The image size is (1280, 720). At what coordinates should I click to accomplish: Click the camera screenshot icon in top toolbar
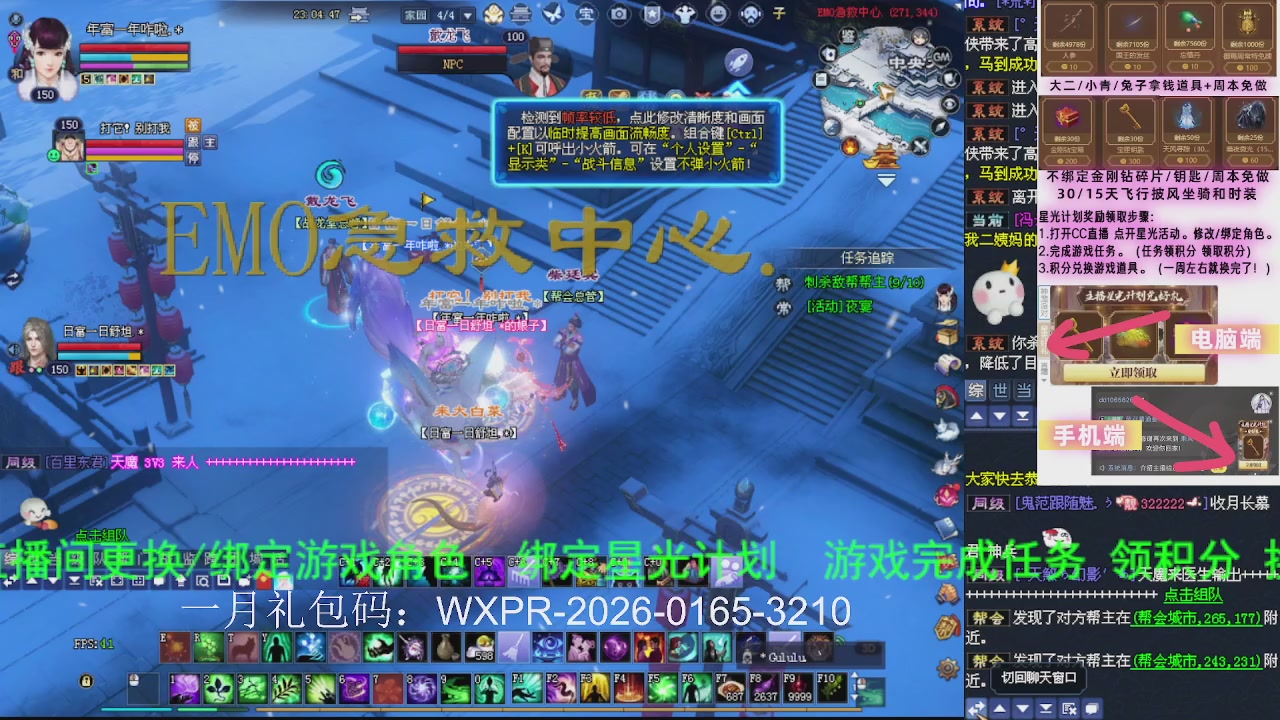[617, 14]
